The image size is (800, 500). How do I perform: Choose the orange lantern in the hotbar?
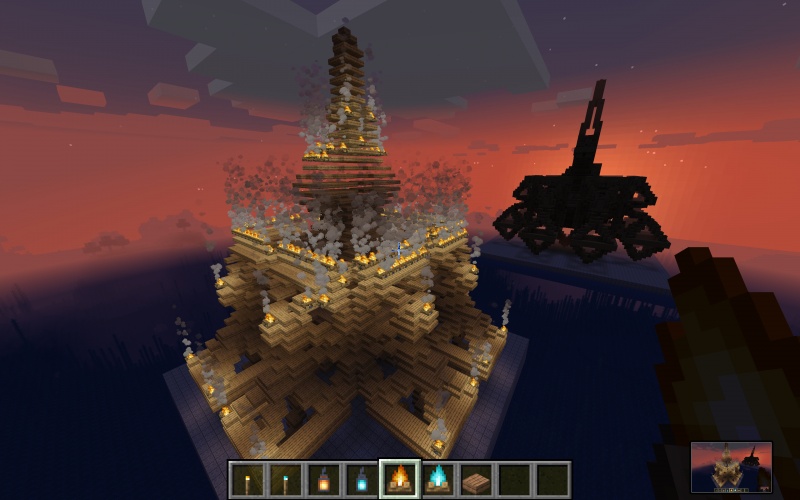point(323,479)
